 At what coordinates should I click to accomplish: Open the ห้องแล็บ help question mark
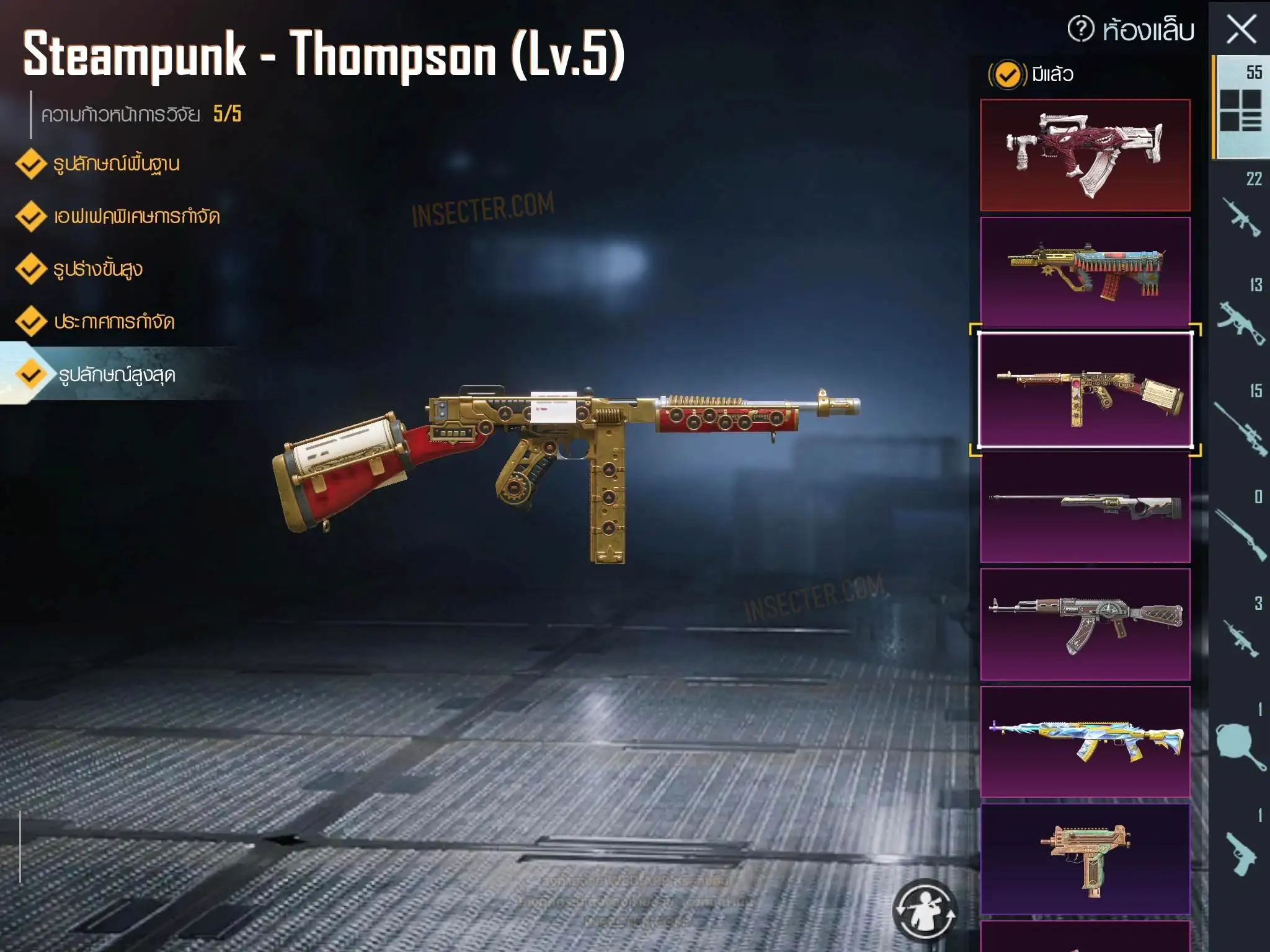(1081, 29)
